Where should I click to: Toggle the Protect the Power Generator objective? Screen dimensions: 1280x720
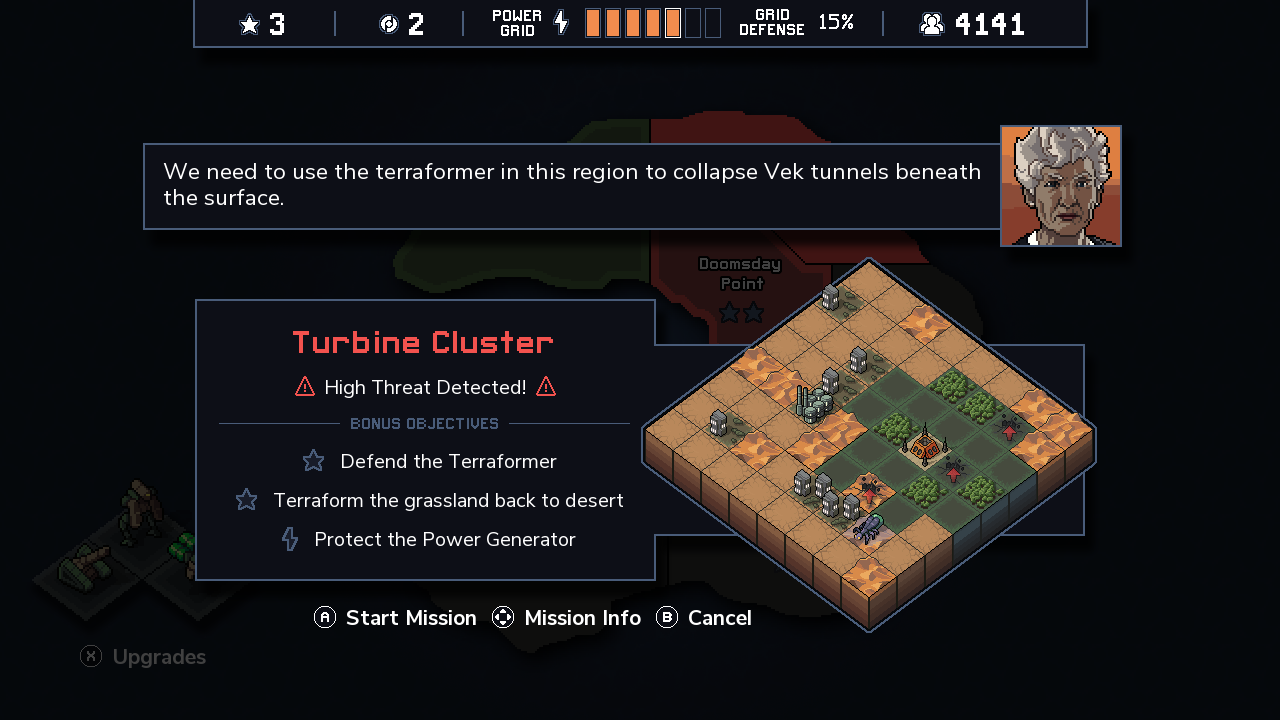(x=445, y=539)
